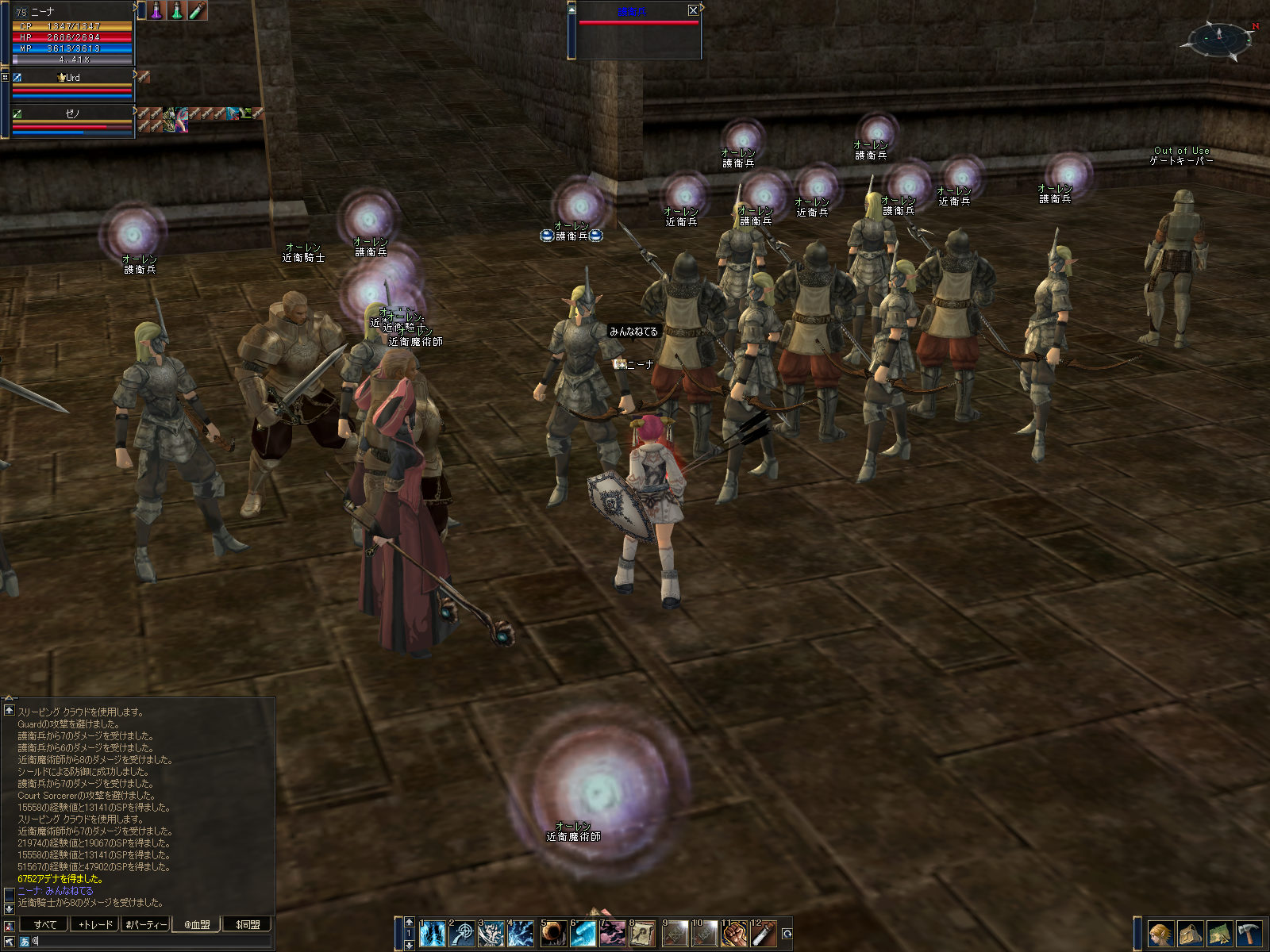
Task: Cast the pink cloud skill in slot 7
Action: pyautogui.click(x=613, y=934)
